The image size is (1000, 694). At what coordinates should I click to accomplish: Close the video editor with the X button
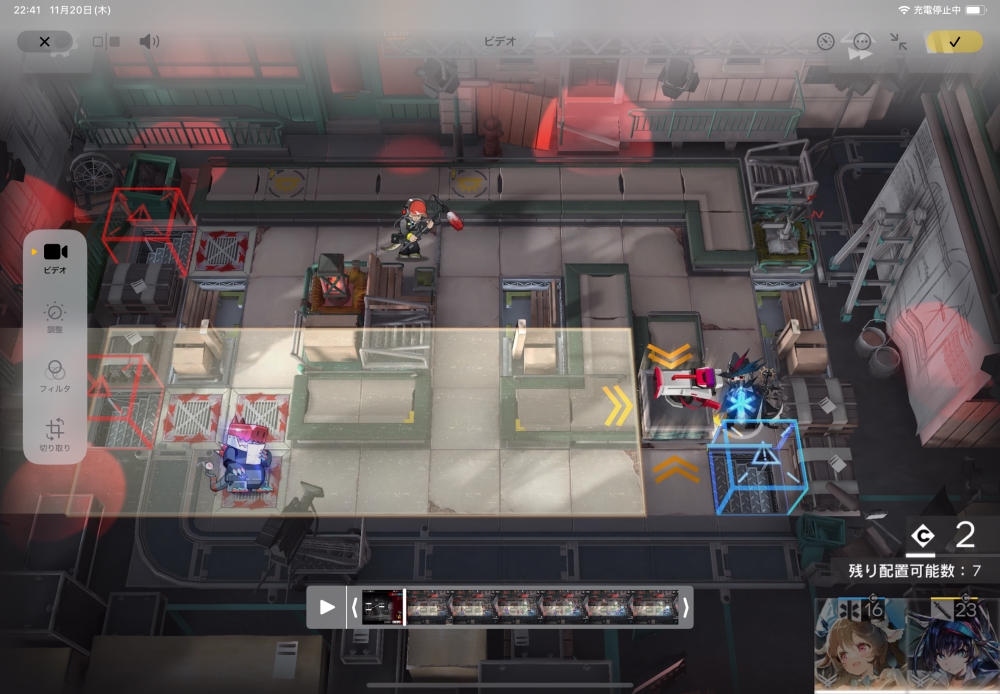(44, 41)
